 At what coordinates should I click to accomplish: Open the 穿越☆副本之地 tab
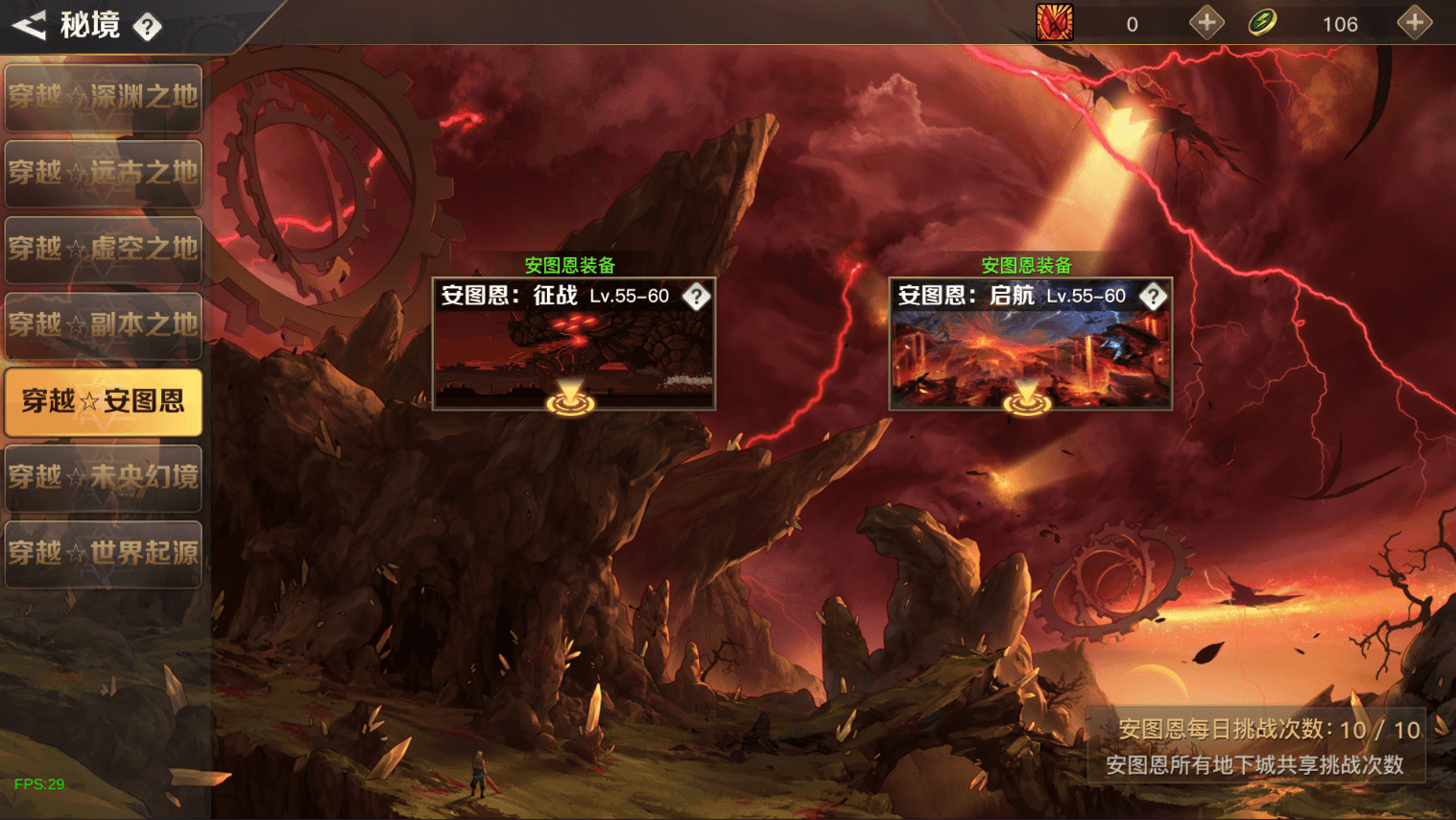point(103,325)
